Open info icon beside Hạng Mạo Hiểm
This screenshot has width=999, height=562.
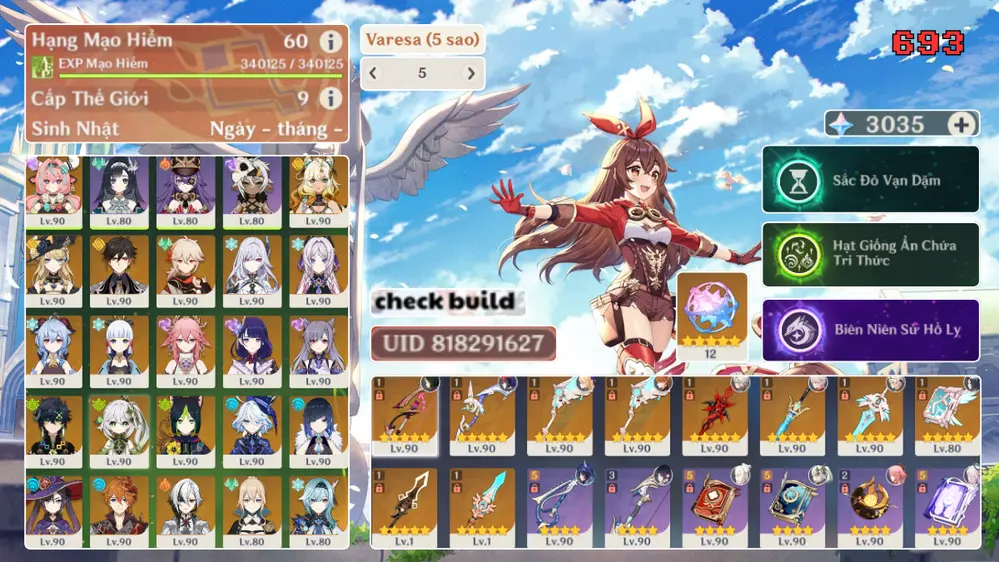[x=330, y=42]
